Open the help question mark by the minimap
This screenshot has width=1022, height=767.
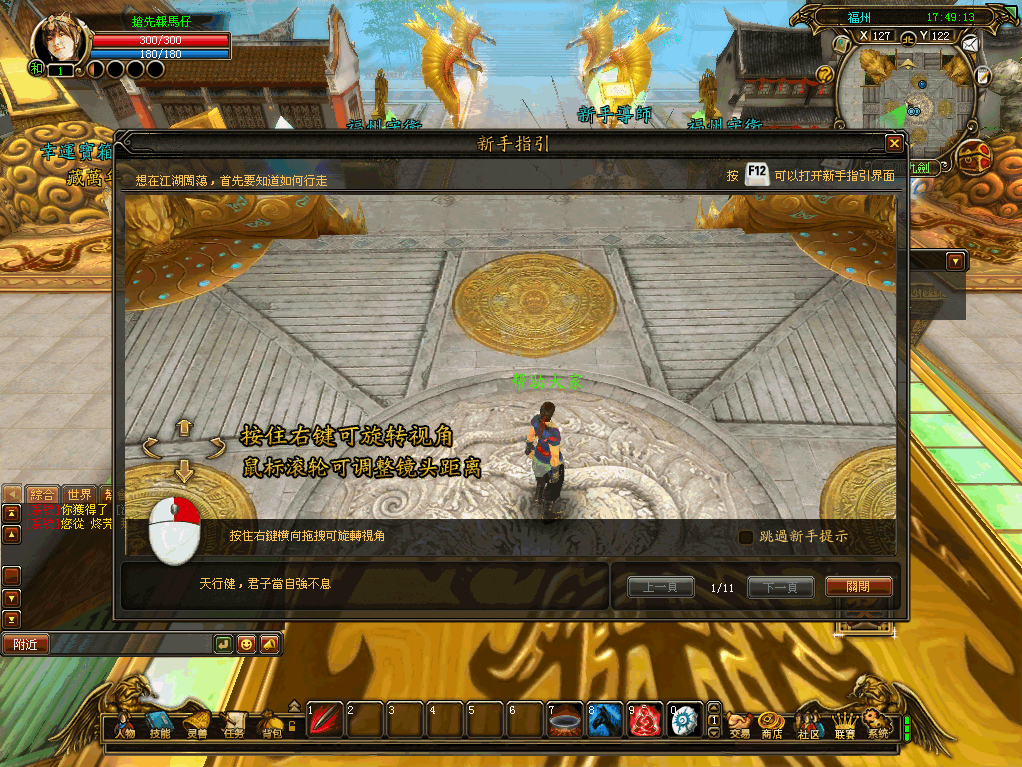tap(826, 74)
